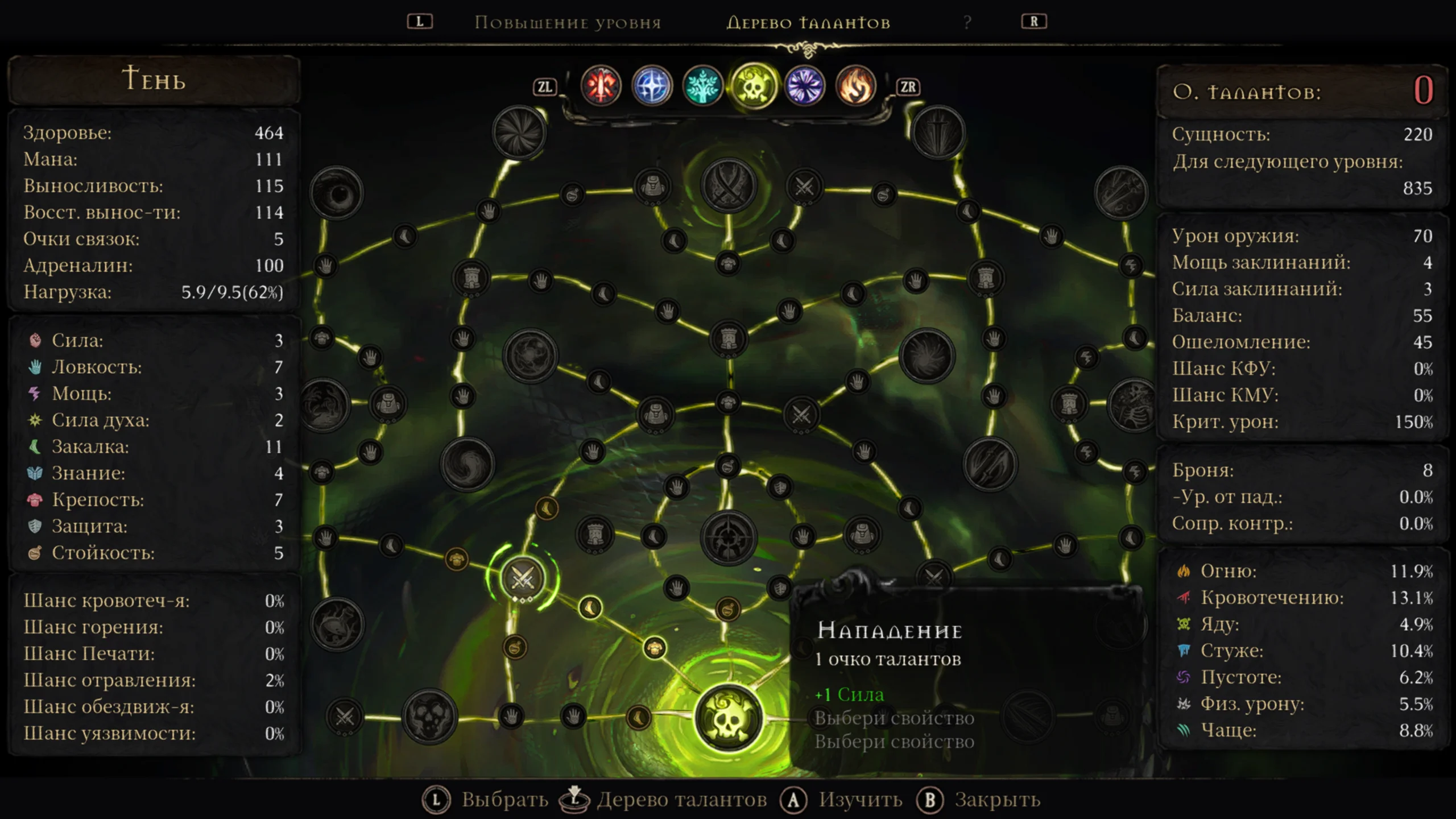Viewport: 1456px width, 819px height.
Task: Choose the blue star talent tree
Action: 652,86
